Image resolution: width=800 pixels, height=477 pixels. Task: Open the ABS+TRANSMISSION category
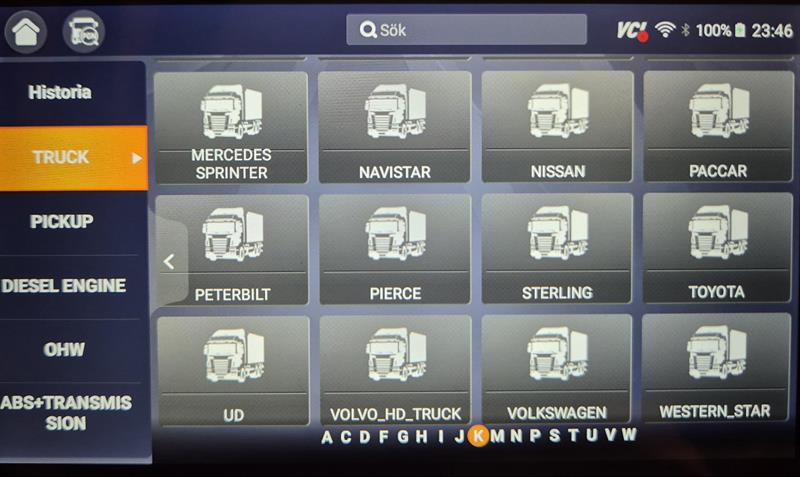point(66,413)
